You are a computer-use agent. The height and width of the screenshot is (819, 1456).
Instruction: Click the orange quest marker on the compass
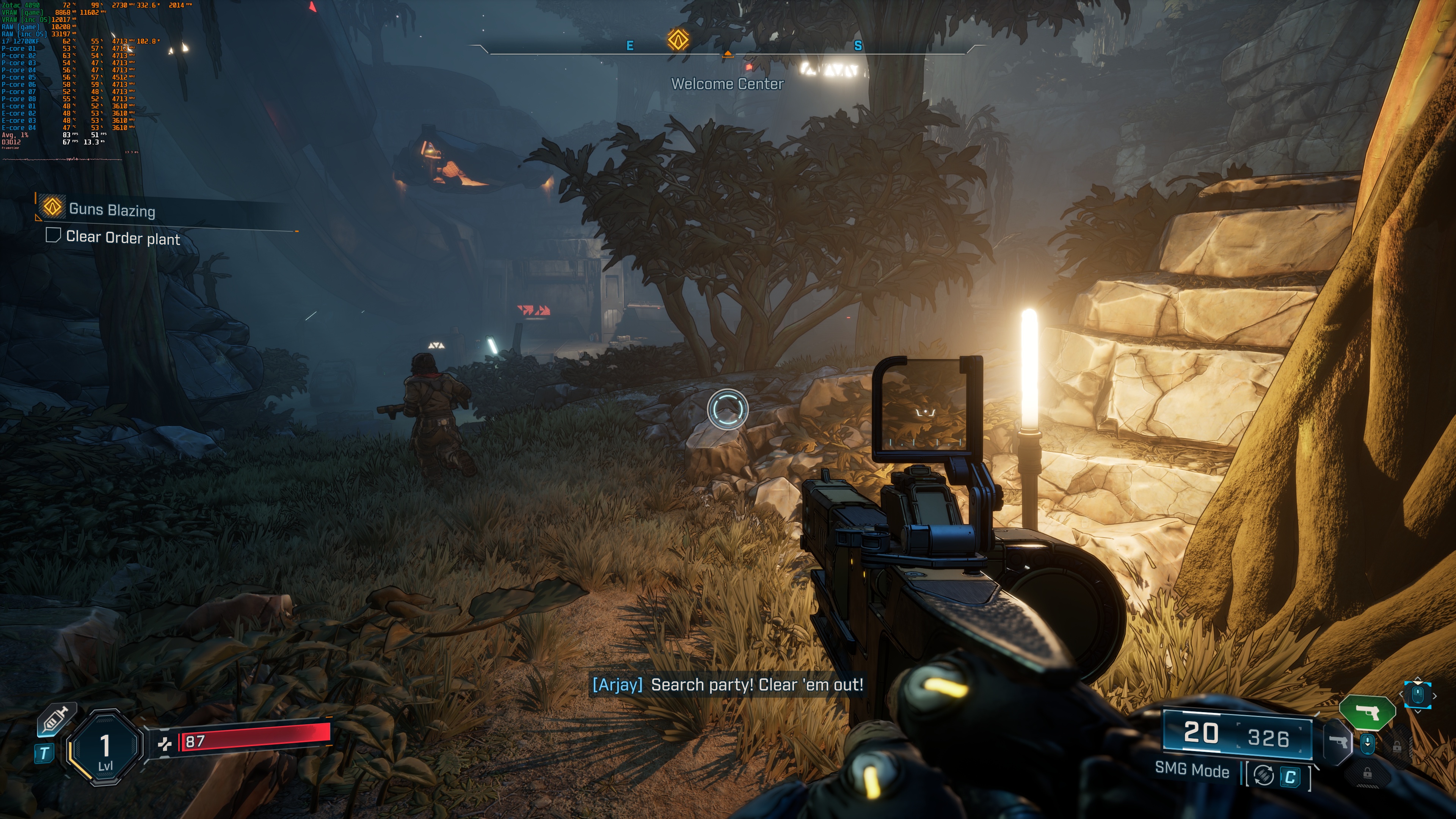point(678,39)
